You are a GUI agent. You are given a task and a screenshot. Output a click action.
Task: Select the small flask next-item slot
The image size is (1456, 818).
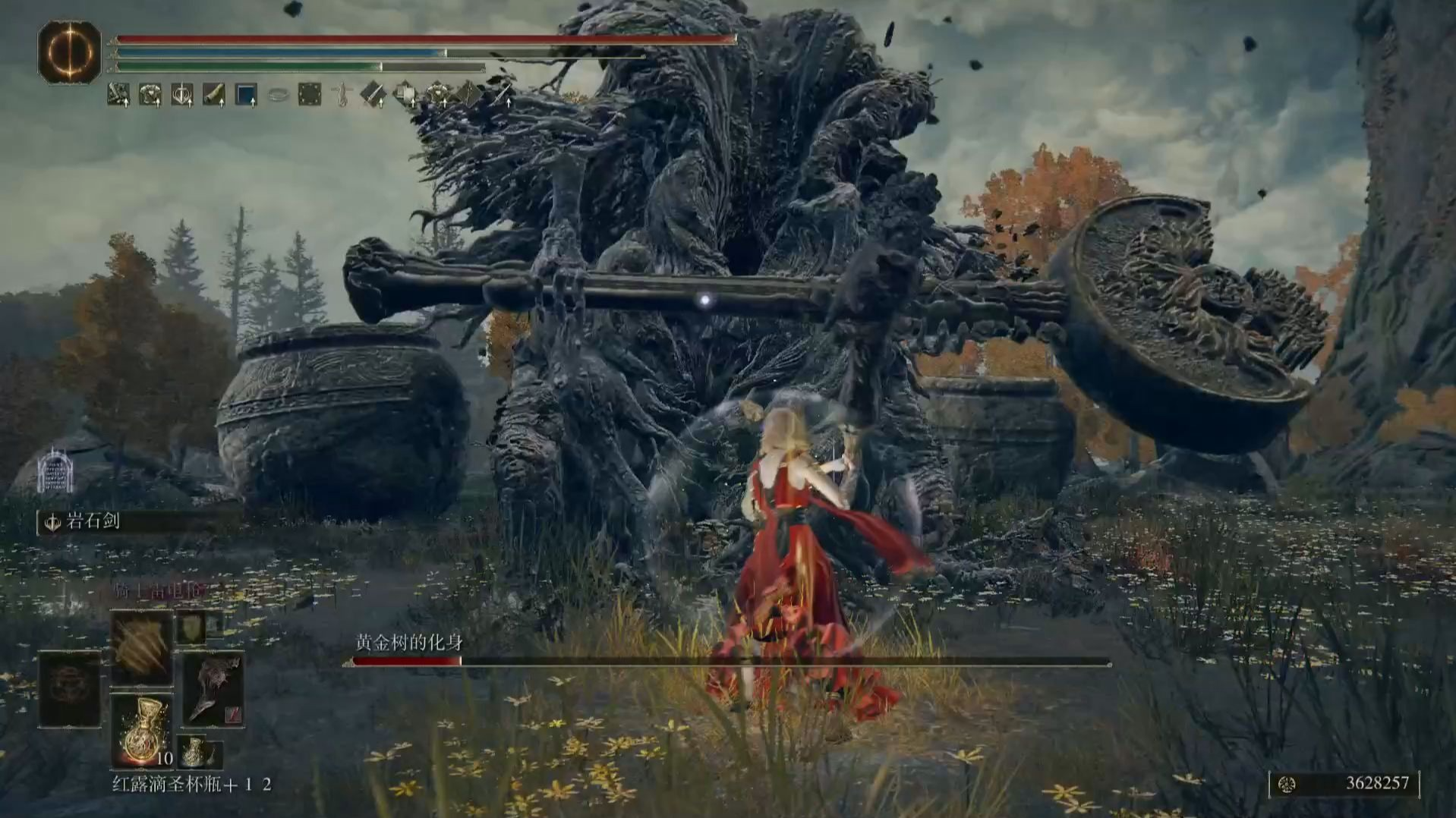coord(195,752)
